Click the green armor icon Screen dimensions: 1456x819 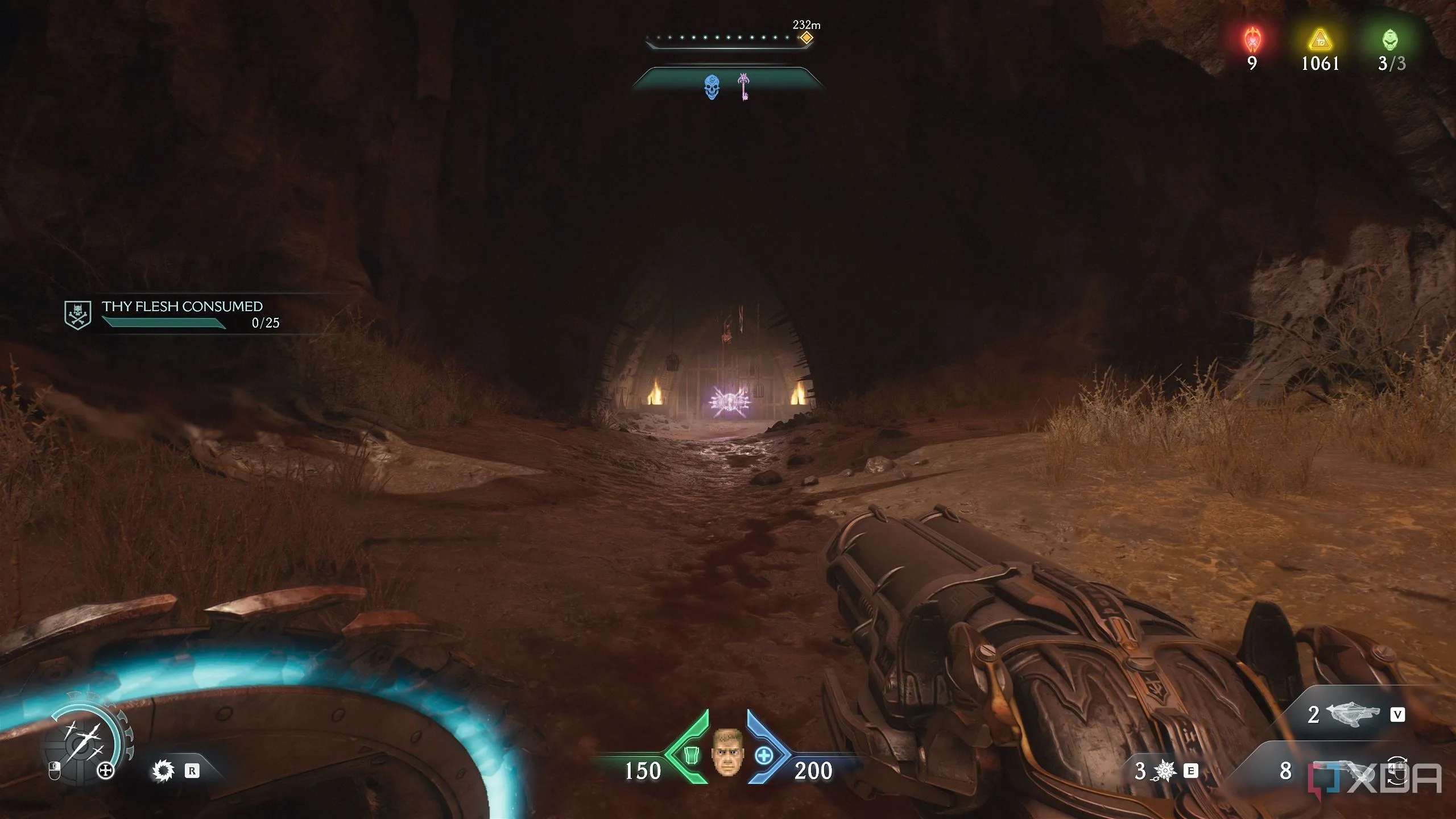click(691, 755)
